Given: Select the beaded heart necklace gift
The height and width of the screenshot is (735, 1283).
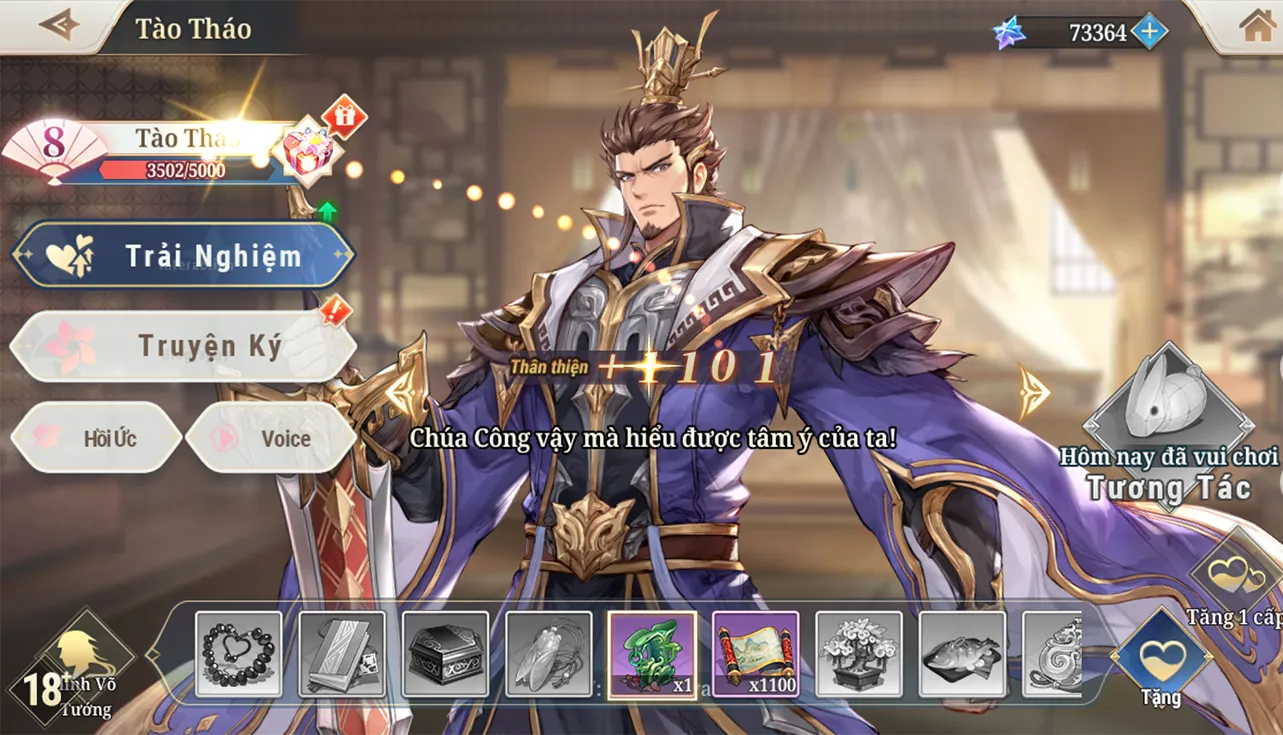Looking at the screenshot, I should coord(239,654).
